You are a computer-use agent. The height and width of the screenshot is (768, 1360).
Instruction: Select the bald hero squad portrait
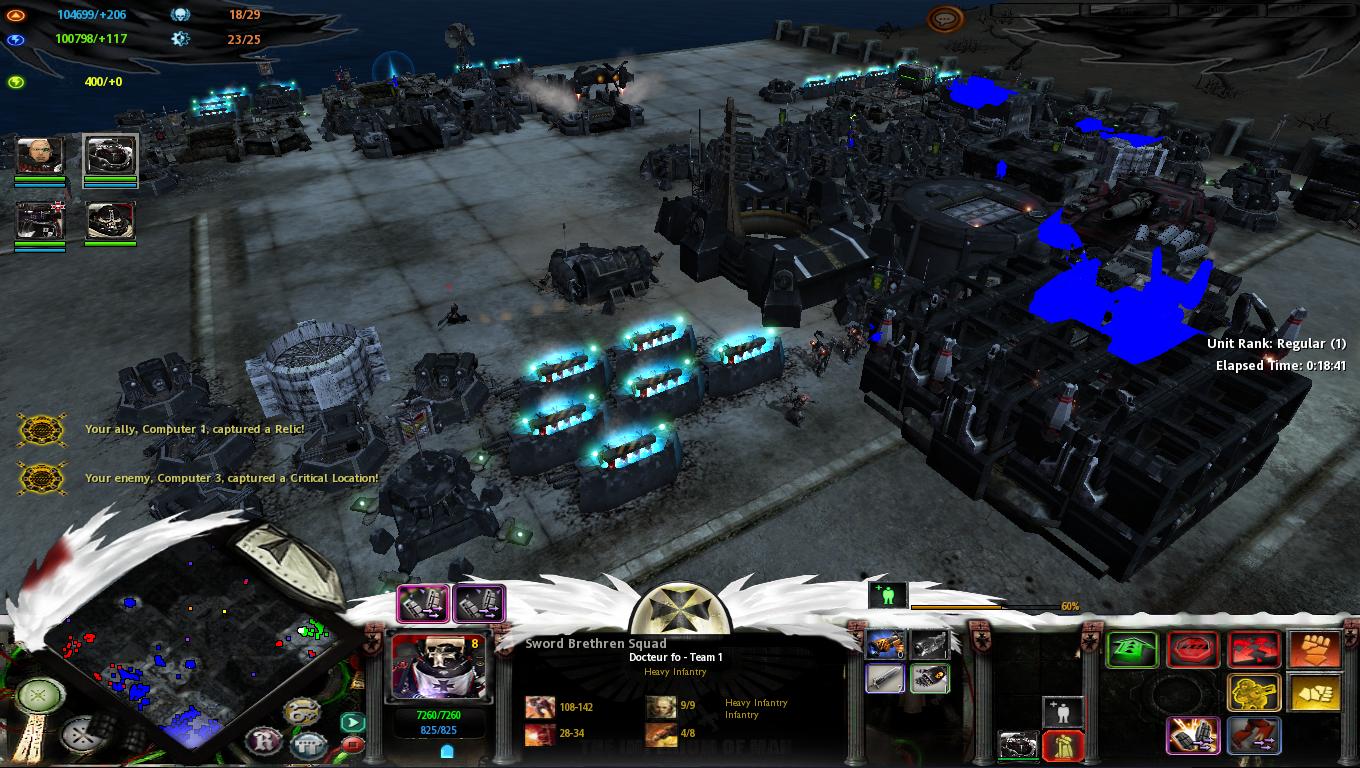coord(40,156)
